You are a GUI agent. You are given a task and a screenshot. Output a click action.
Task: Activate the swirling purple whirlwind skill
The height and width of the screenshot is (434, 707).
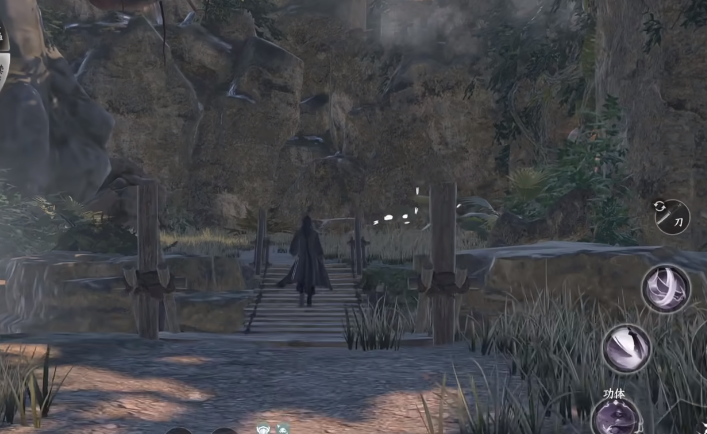[665, 288]
